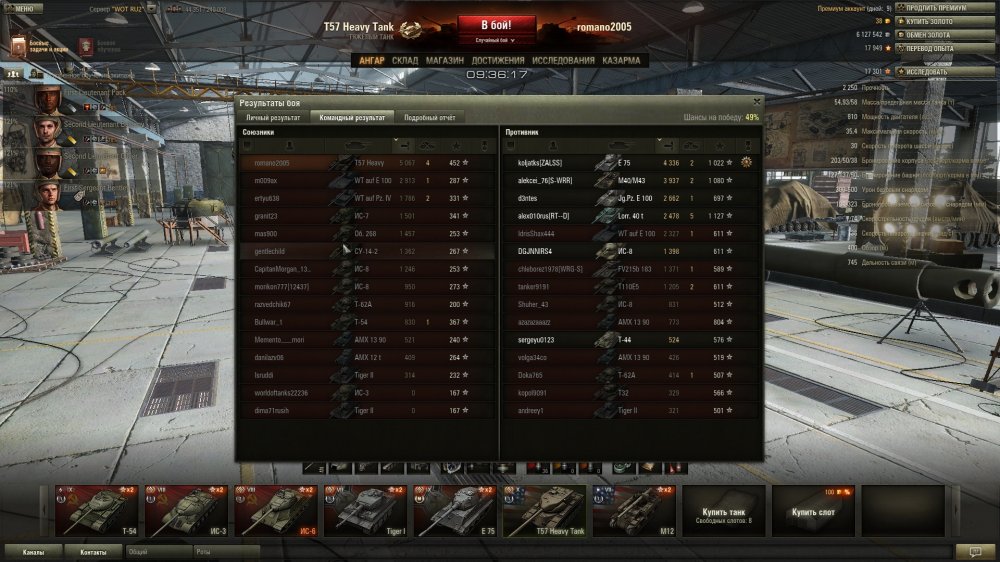Show the ИССЛЕДОВАНИЯ tab
This screenshot has width=1000, height=562.
(564, 60)
